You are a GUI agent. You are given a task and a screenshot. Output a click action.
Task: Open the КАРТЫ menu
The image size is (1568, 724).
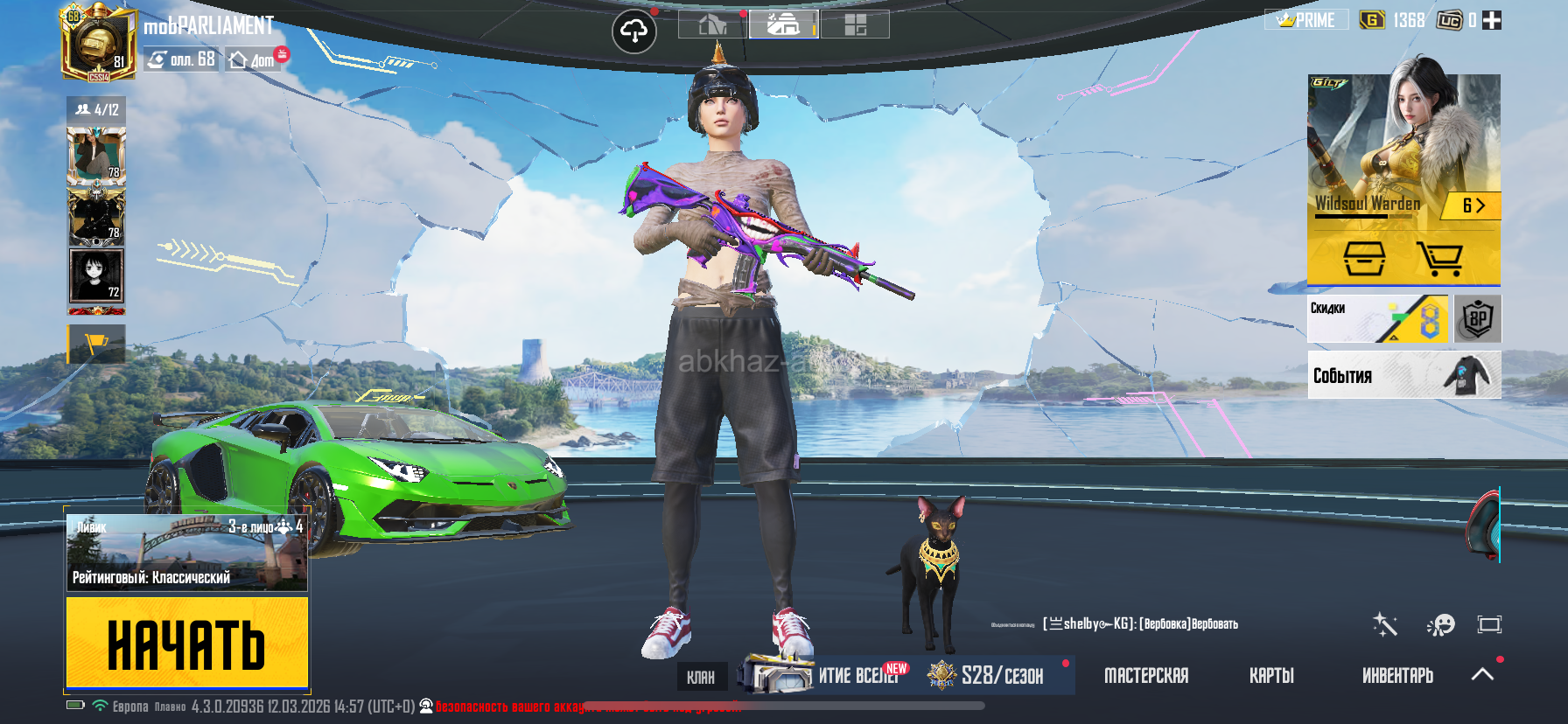click(1271, 676)
